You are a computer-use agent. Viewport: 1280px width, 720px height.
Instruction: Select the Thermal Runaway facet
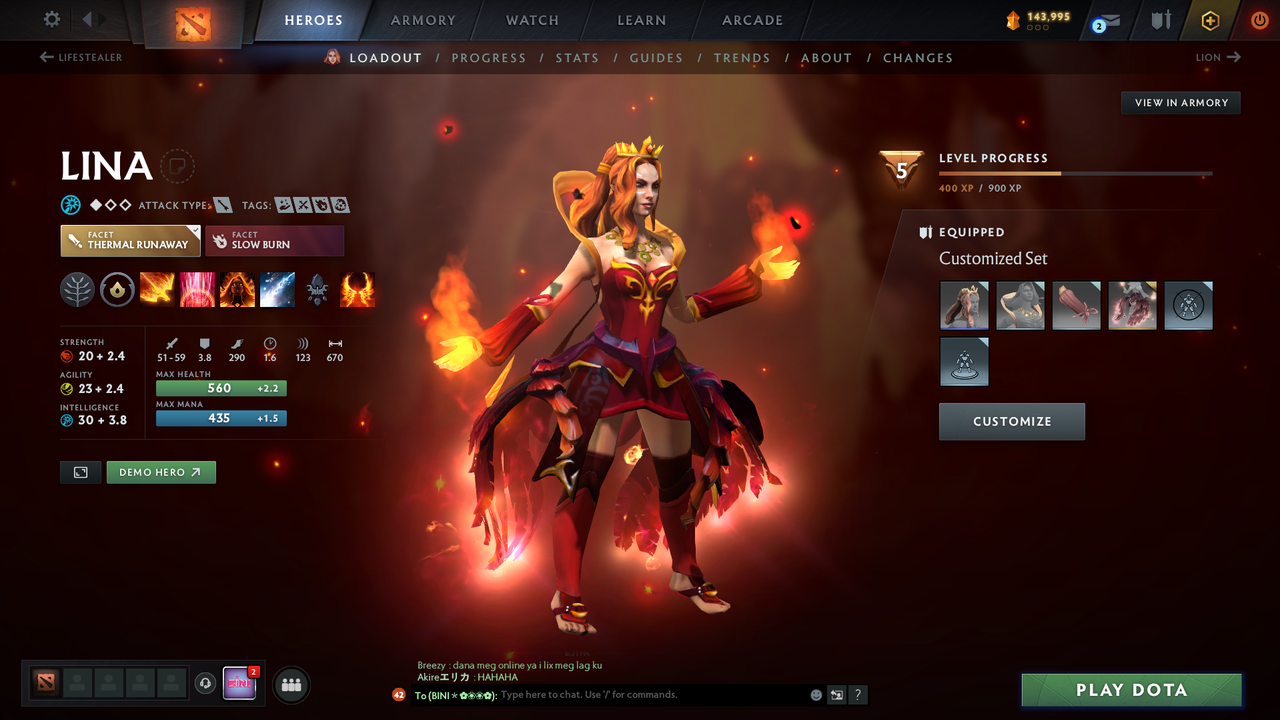tap(130, 240)
